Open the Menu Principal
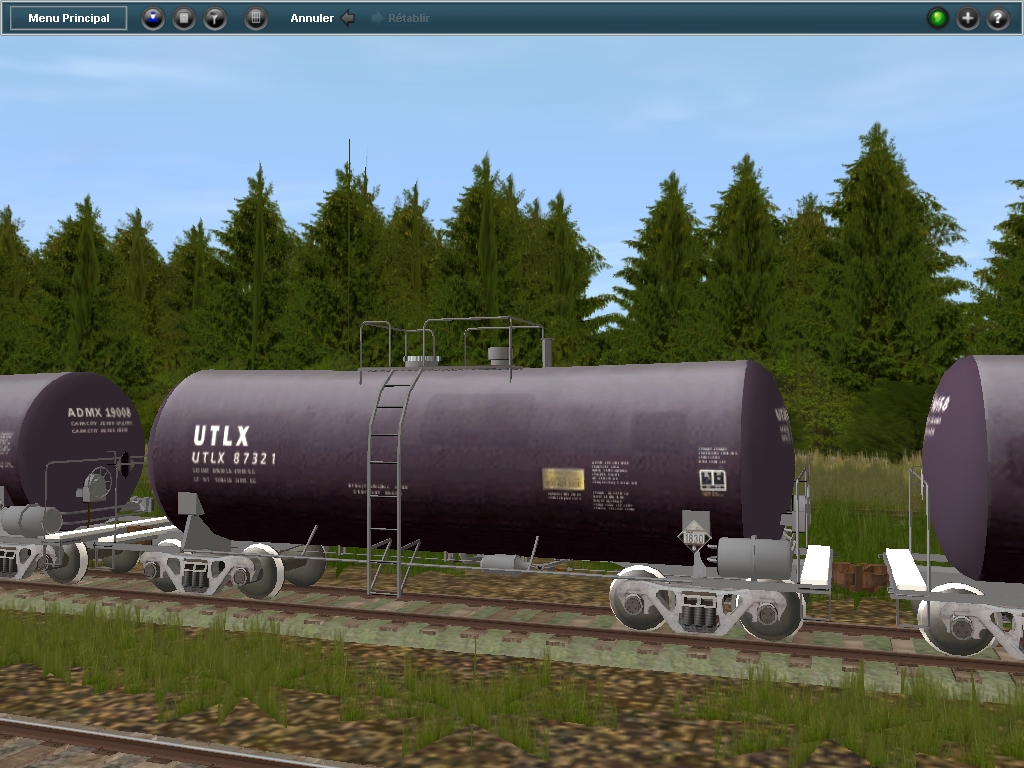The height and width of the screenshot is (768, 1024). click(x=69, y=18)
